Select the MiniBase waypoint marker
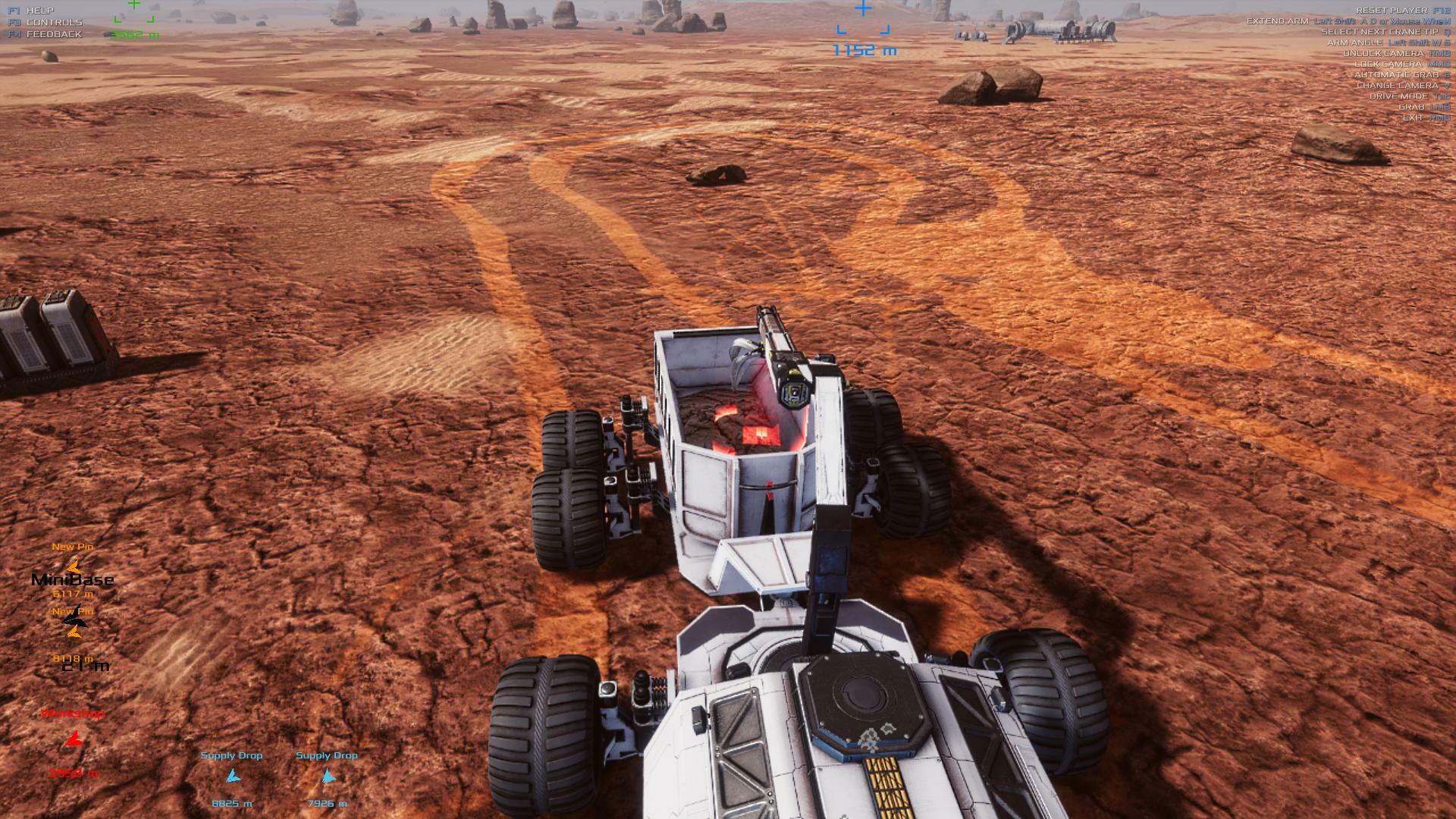 pos(73,566)
